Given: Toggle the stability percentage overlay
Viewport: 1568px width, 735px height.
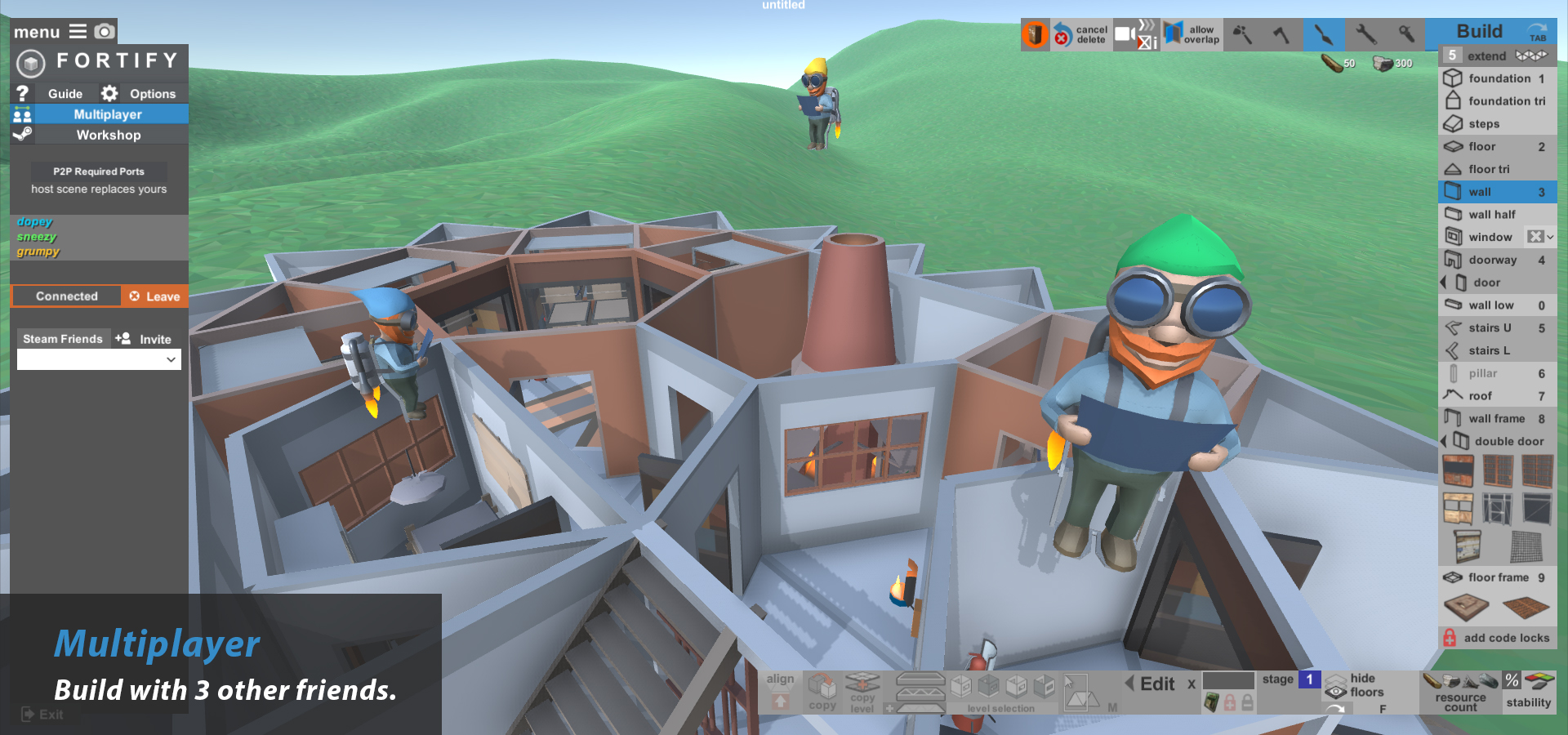Looking at the screenshot, I should 1512,679.
